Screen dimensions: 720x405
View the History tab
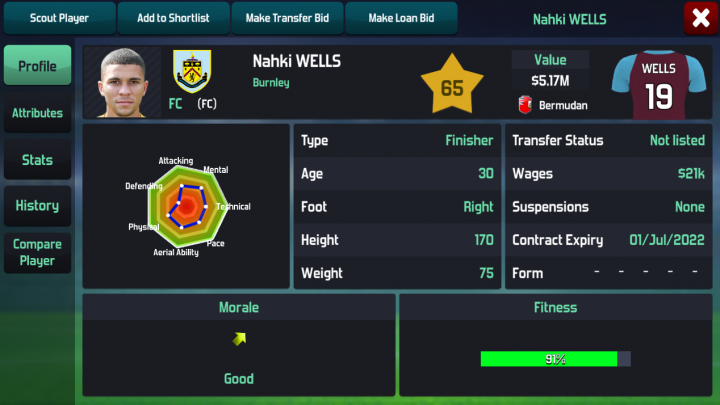[x=37, y=206]
